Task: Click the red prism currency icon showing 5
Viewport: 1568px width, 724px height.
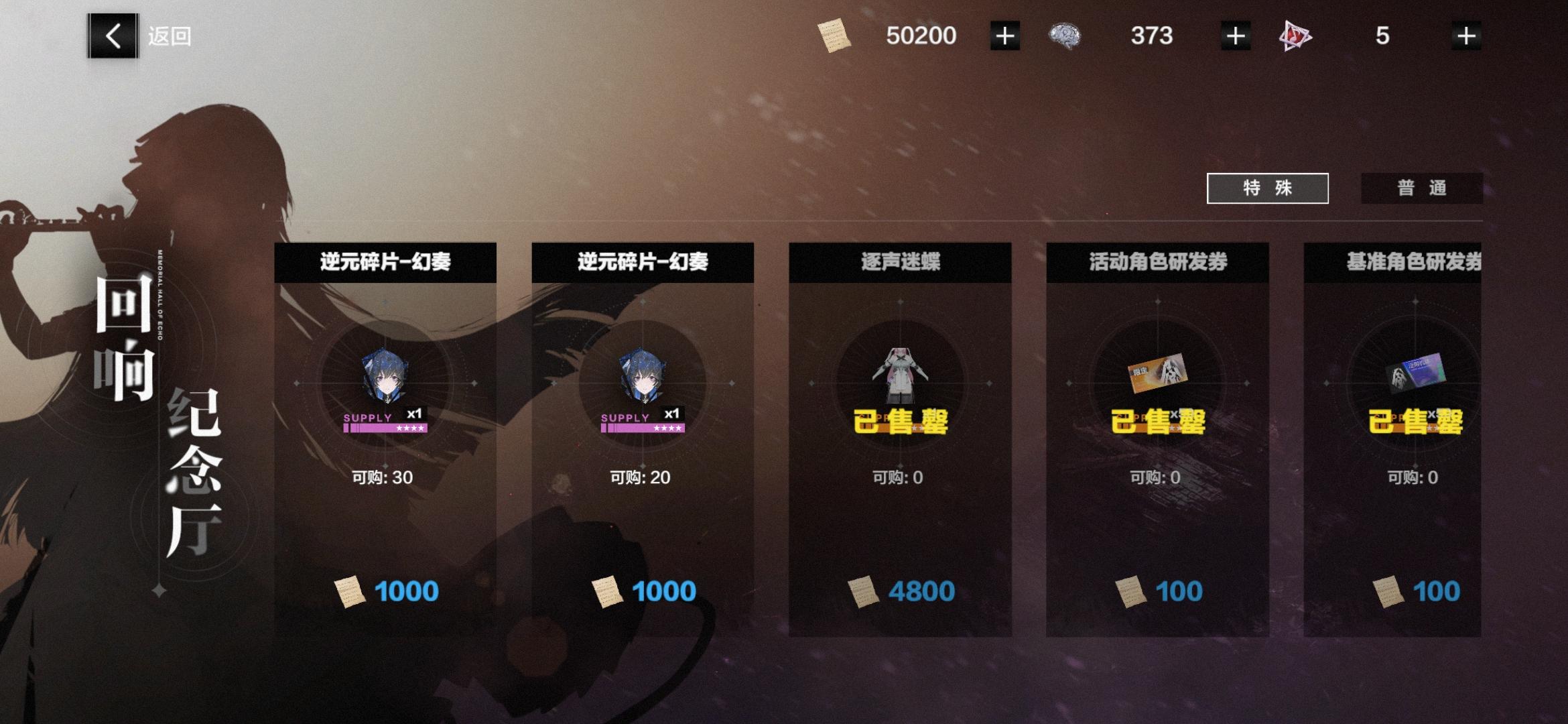Action: pyautogui.click(x=1293, y=36)
